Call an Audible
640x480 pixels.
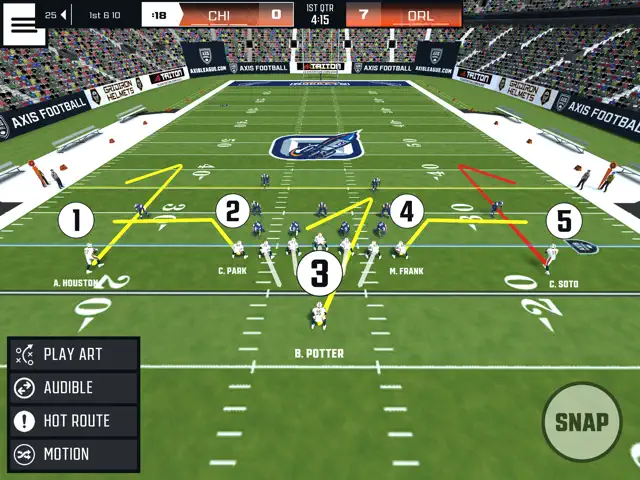click(74, 387)
